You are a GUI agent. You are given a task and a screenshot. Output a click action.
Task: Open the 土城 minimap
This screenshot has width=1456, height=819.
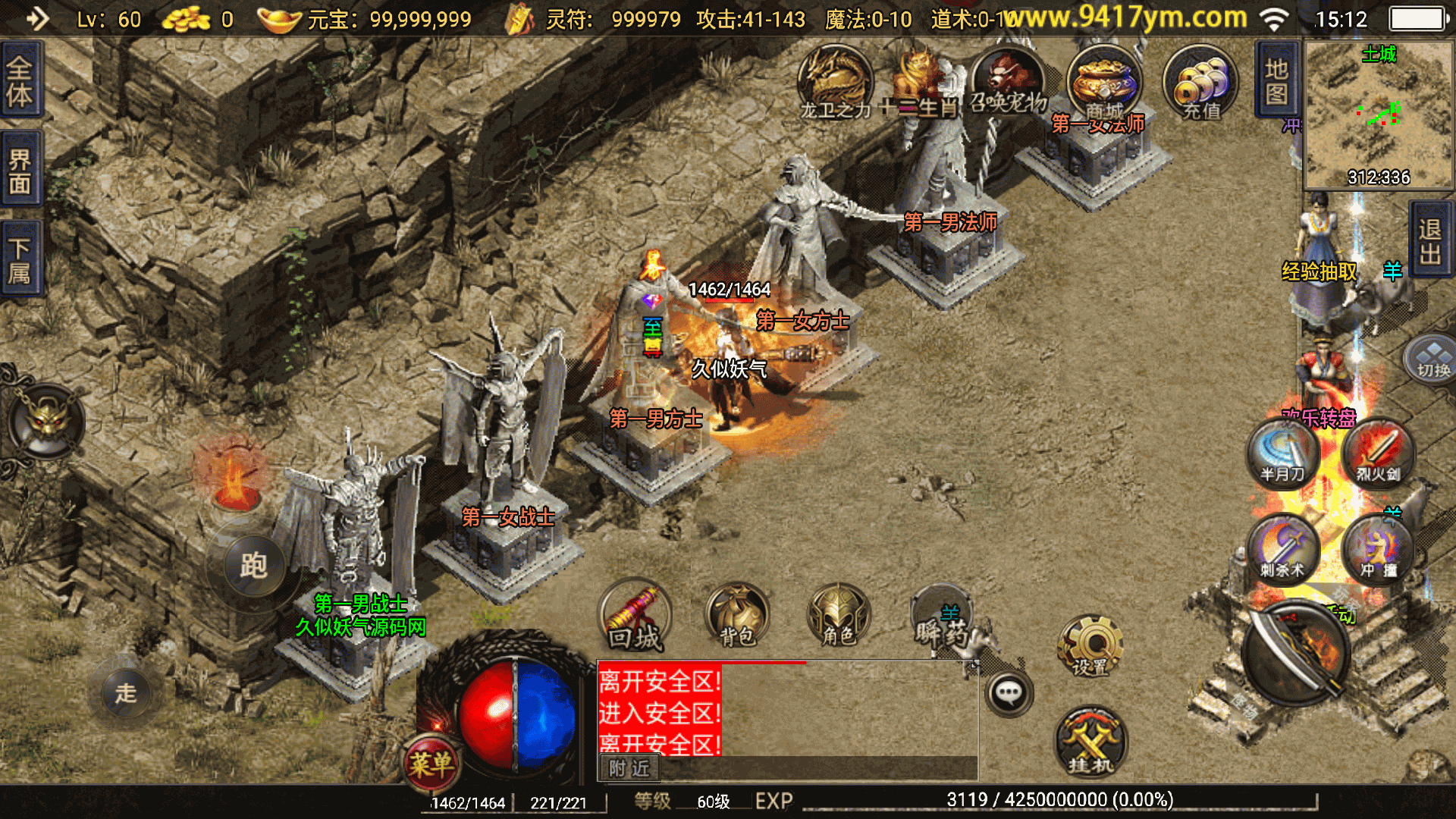click(x=1378, y=115)
